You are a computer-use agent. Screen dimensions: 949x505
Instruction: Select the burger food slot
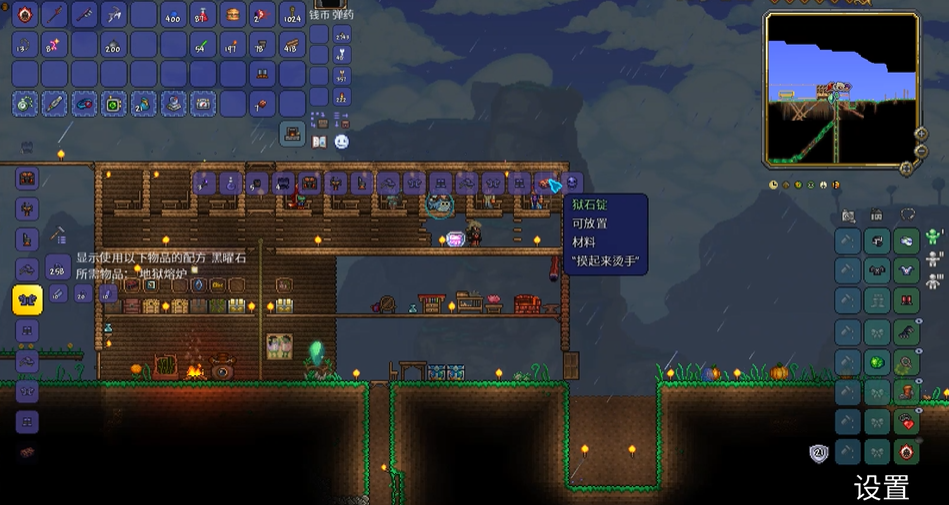(233, 14)
